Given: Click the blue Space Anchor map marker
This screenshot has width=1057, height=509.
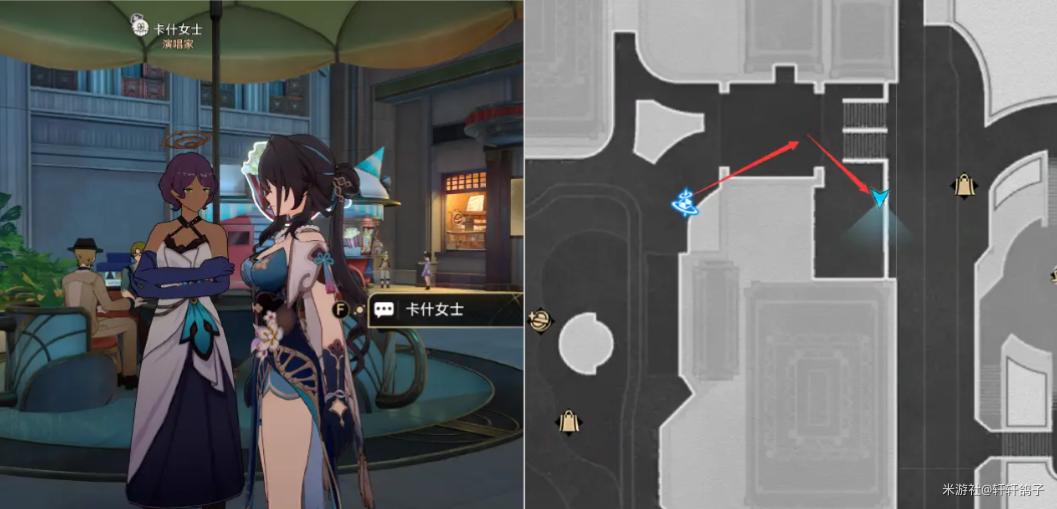Looking at the screenshot, I should (686, 203).
